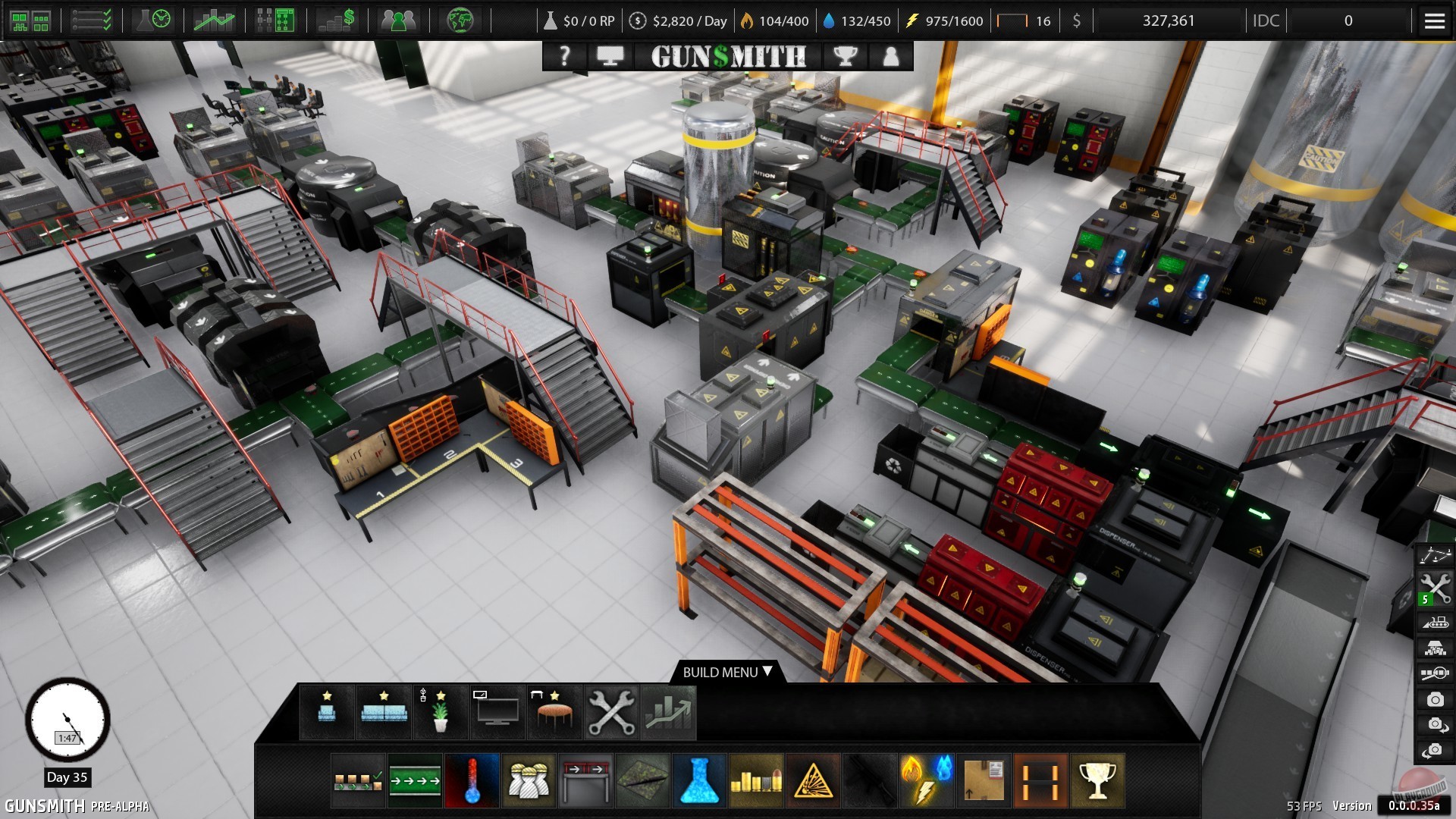Open the trophy achievements icon in header
1456x819 pixels.
click(x=847, y=55)
